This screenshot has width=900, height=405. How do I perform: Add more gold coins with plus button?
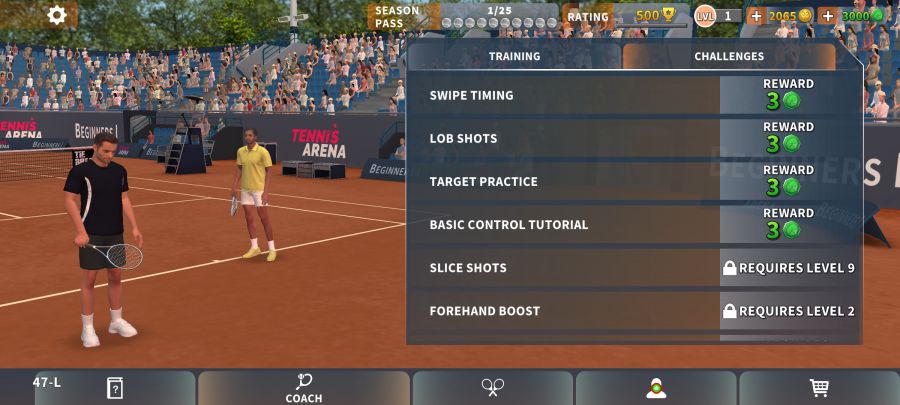pyautogui.click(x=756, y=16)
